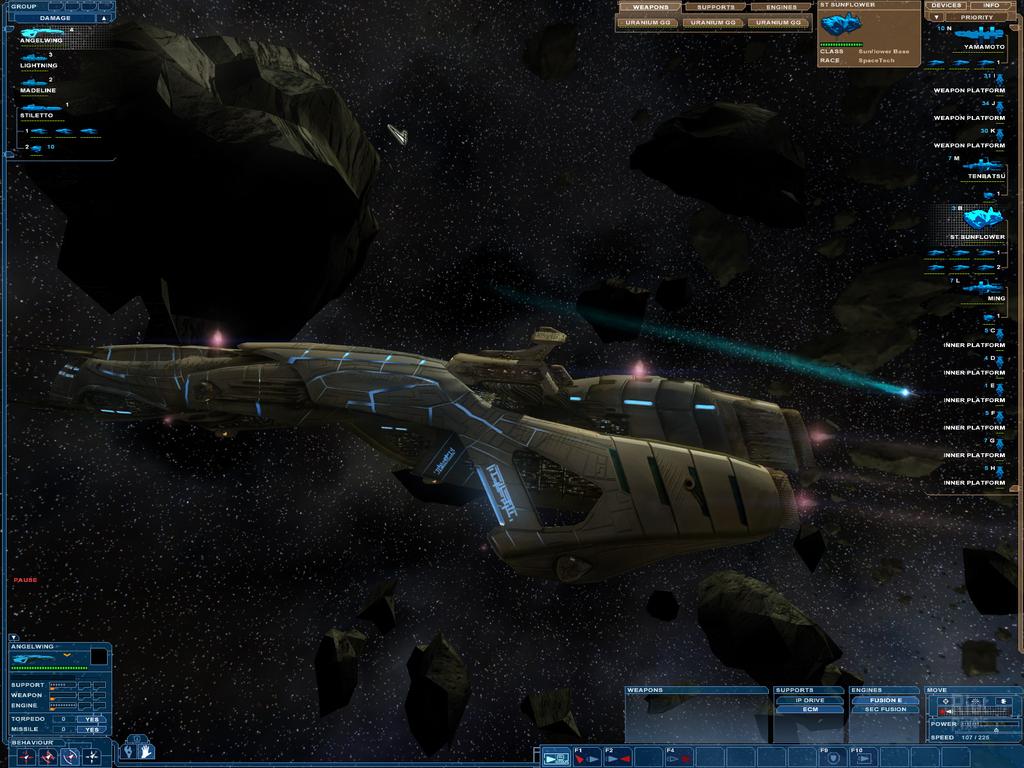Activate the IP Drive support system

[x=809, y=700]
